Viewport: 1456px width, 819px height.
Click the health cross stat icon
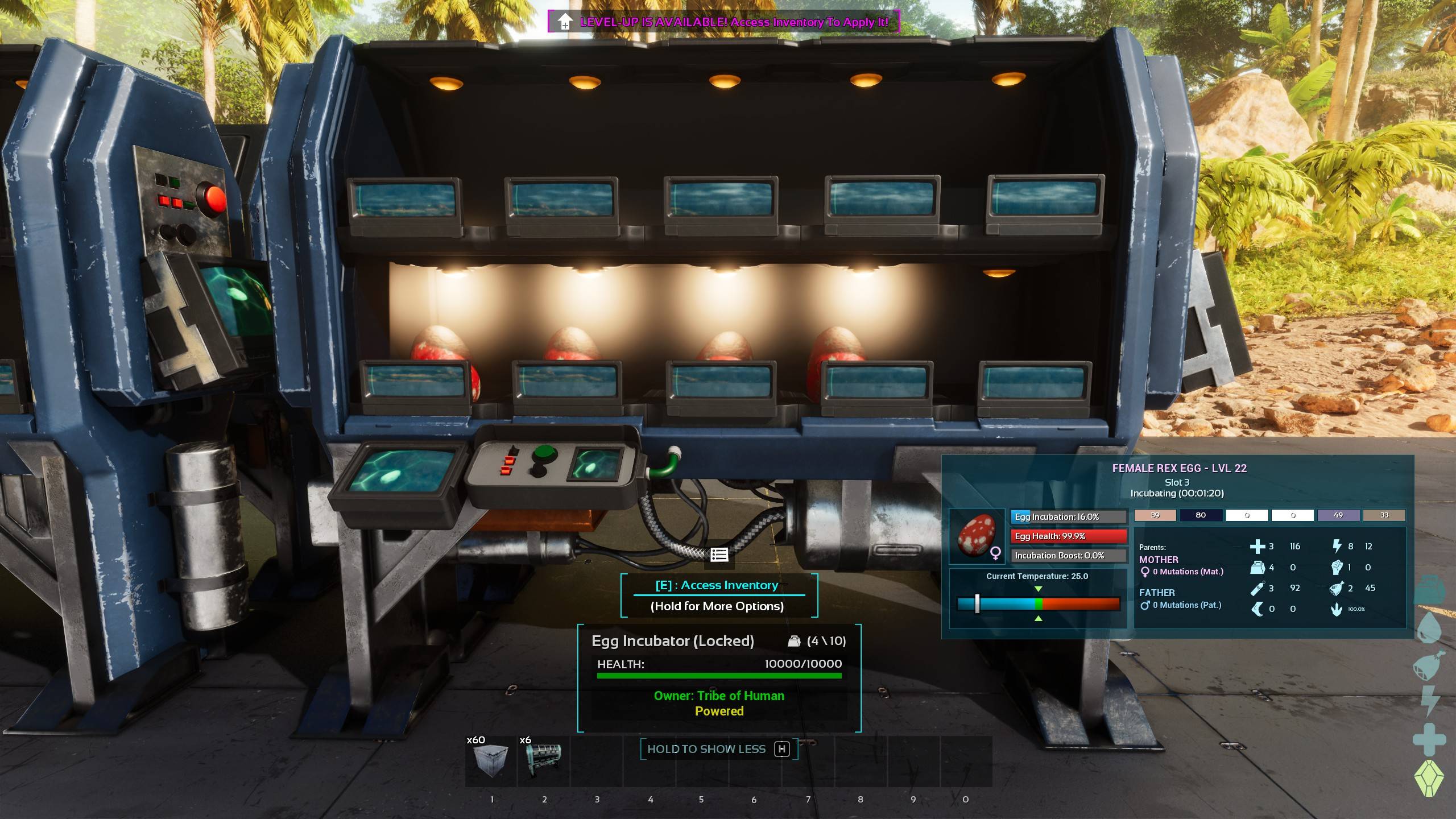[1258, 547]
